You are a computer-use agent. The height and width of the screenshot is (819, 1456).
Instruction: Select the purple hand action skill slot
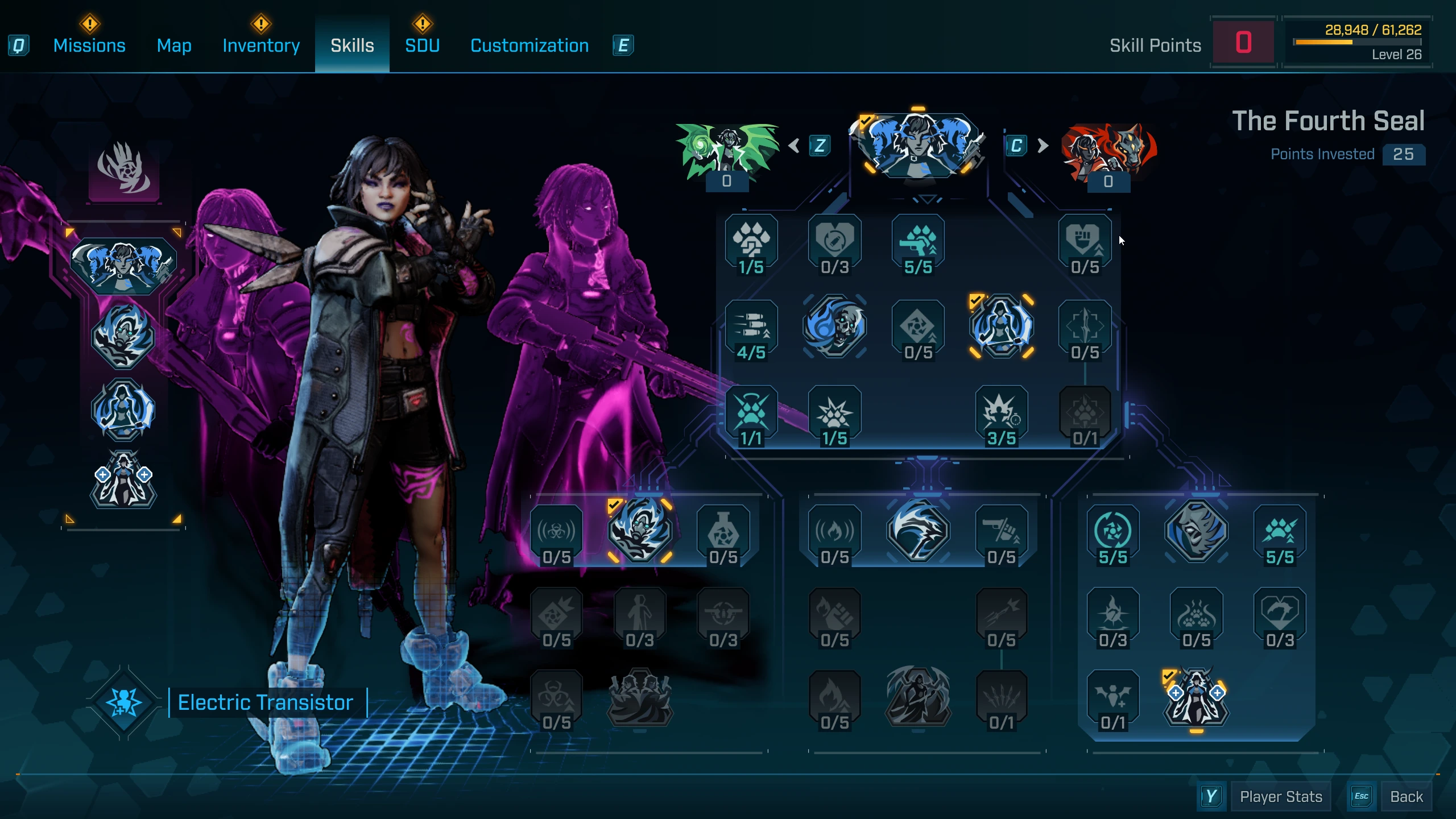tap(124, 169)
